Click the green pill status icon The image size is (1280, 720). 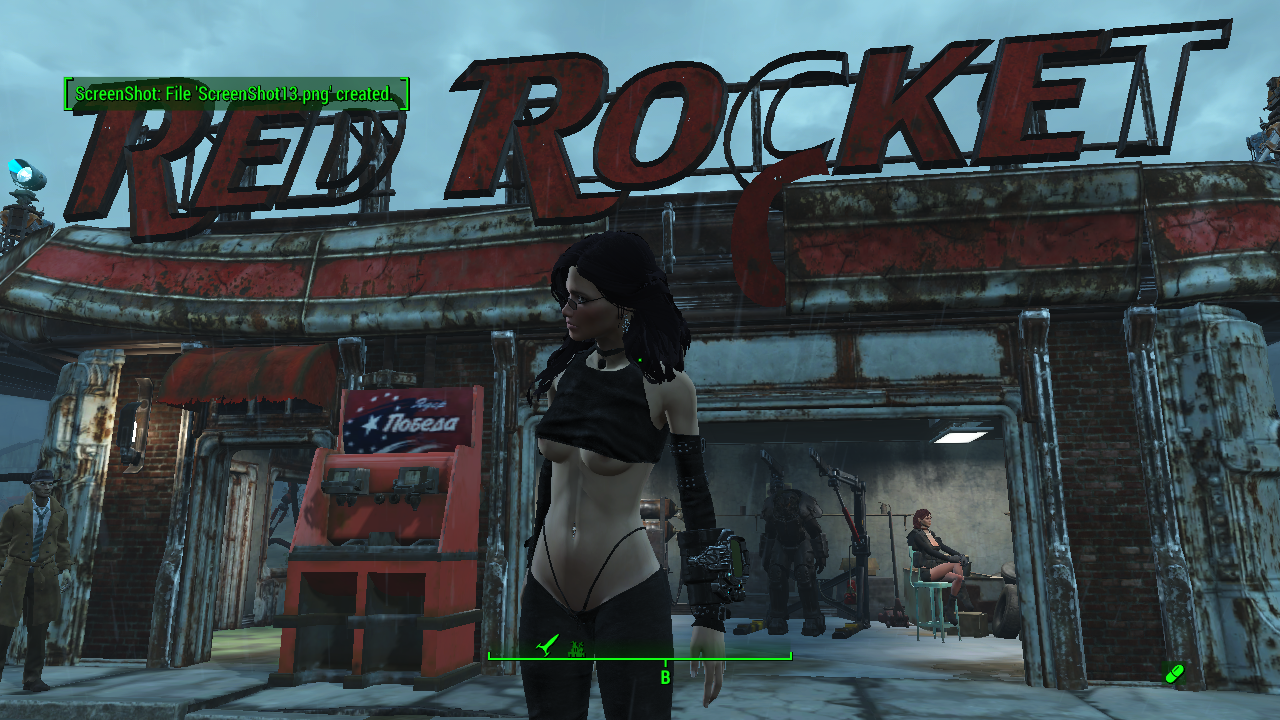(x=1174, y=673)
